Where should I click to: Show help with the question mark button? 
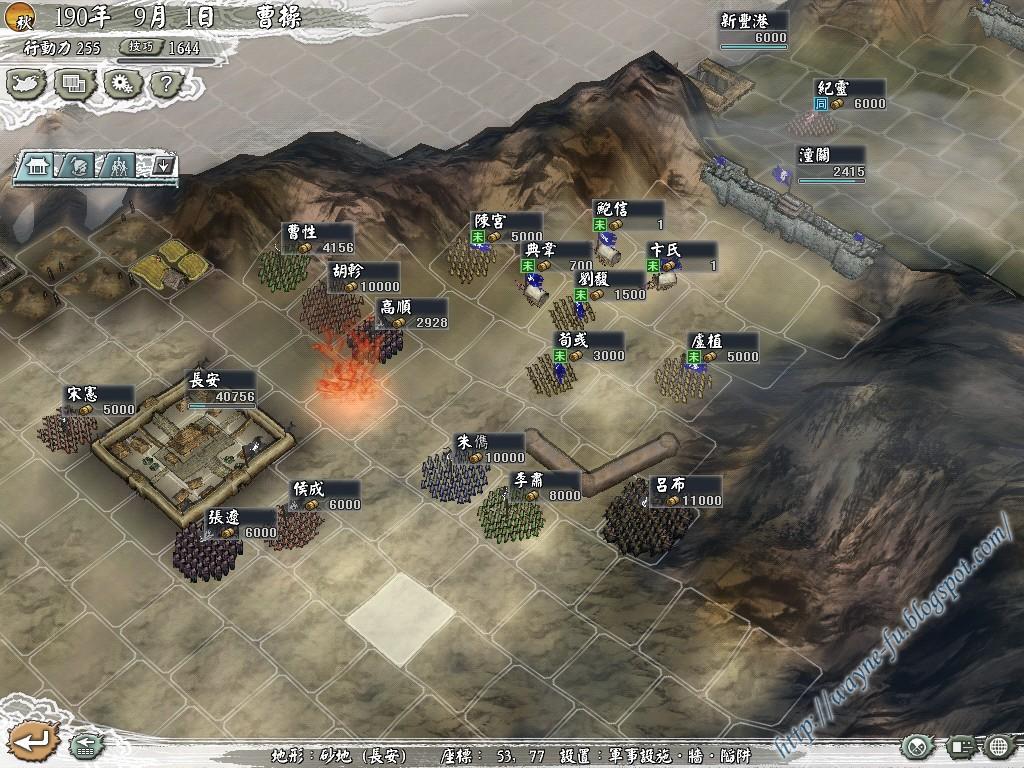click(167, 84)
